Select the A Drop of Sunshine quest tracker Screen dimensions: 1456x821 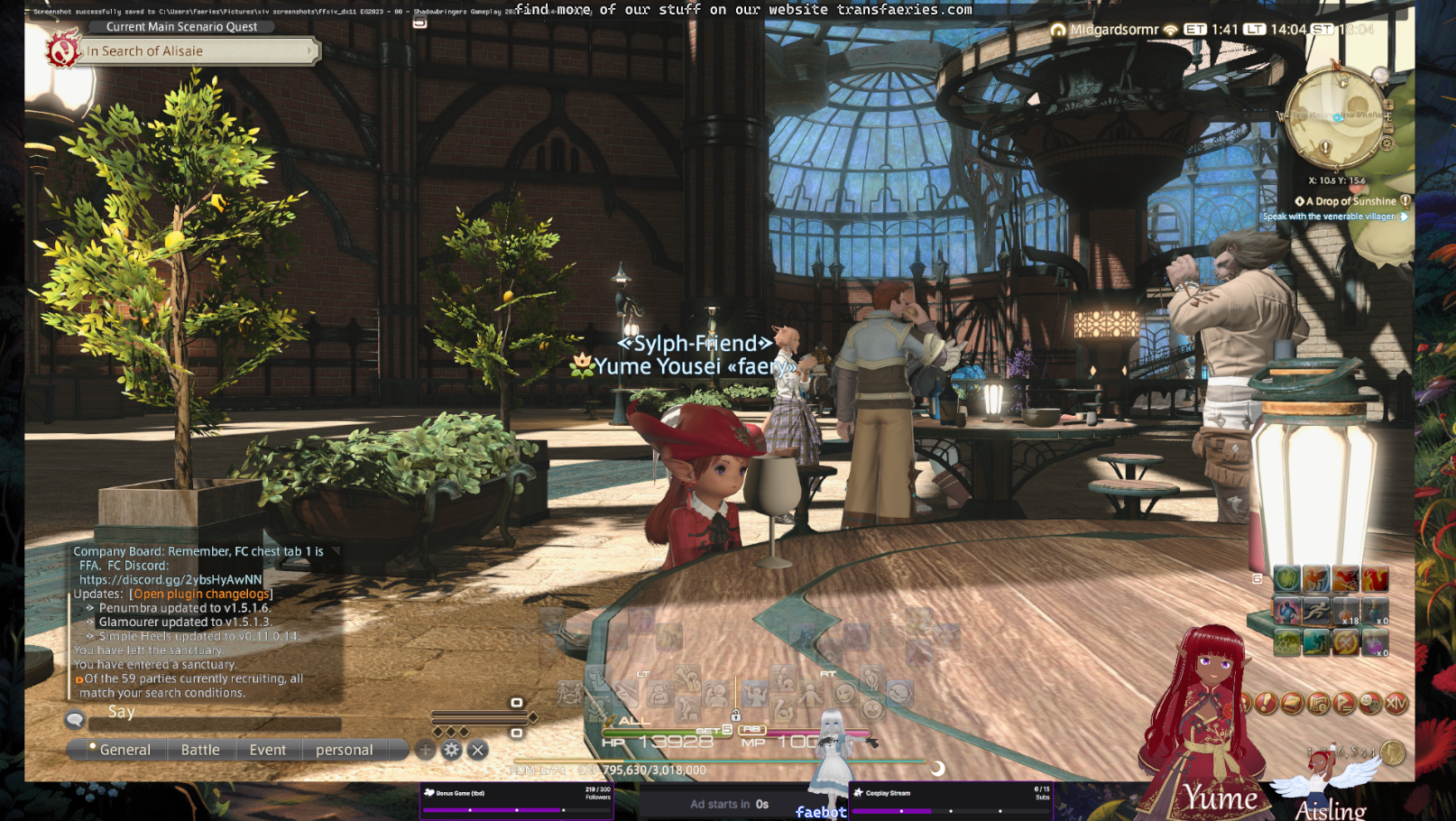[x=1350, y=201]
